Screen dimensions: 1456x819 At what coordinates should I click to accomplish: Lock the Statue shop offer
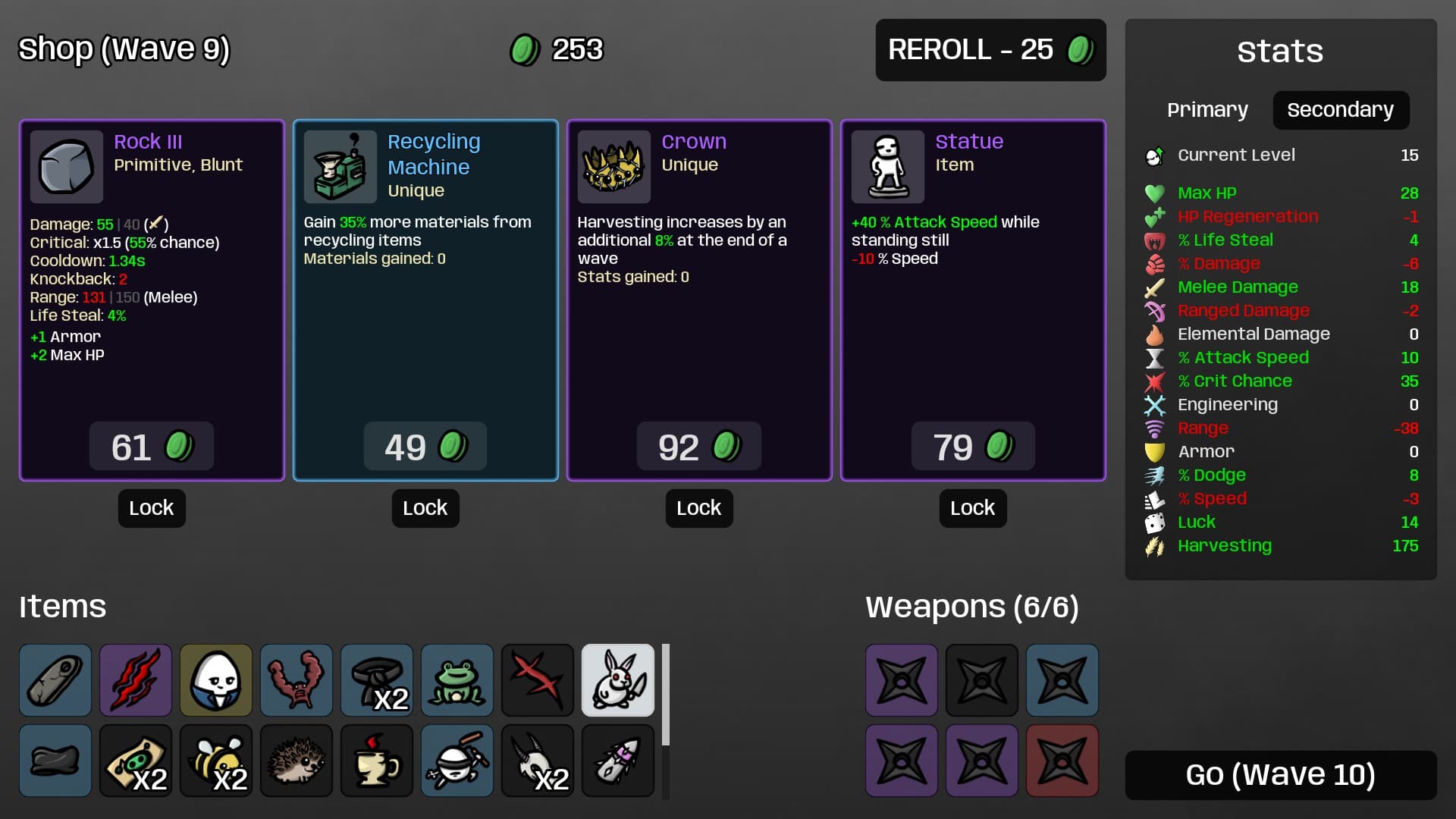pos(972,508)
